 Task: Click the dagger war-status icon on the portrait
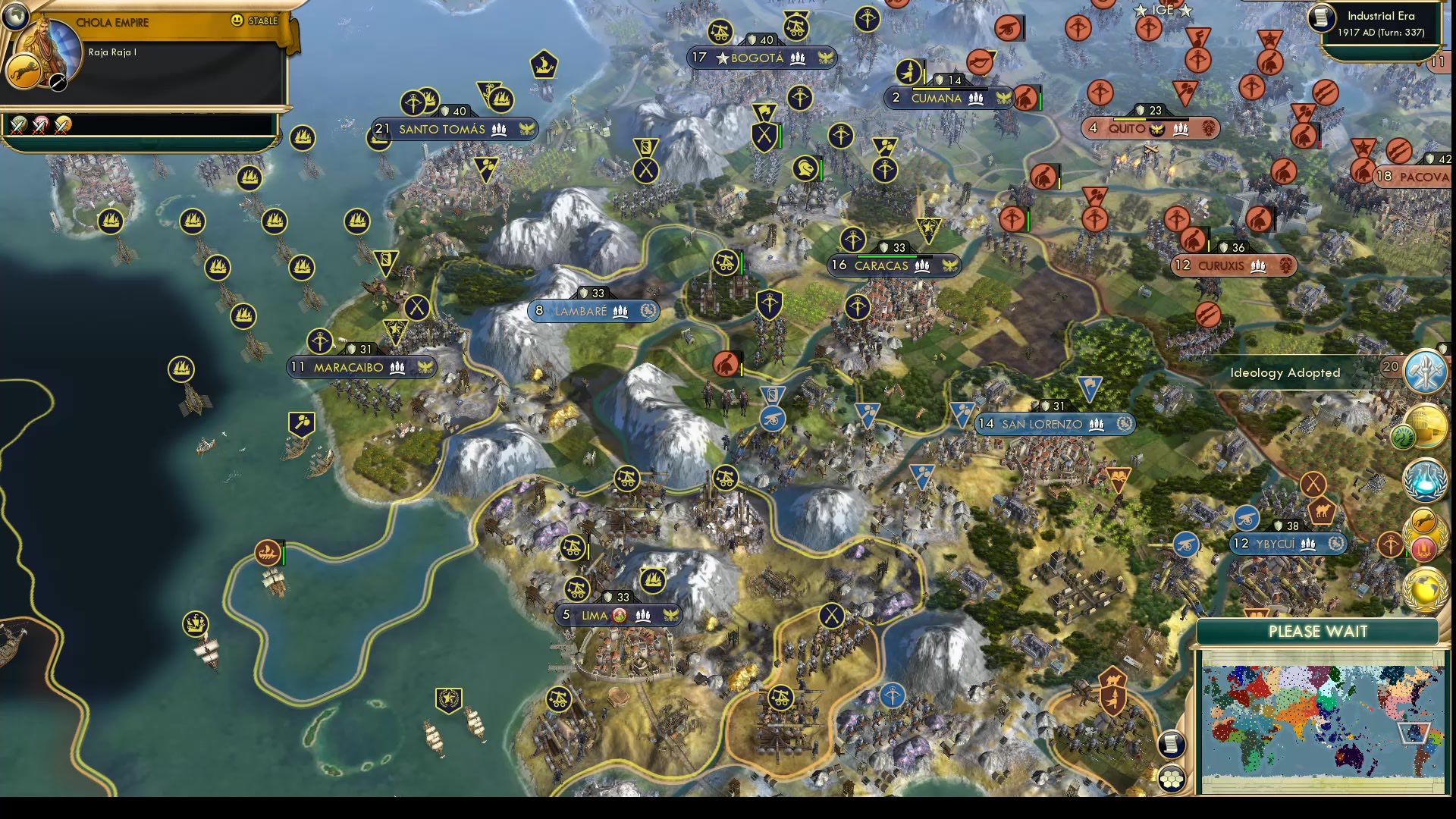[58, 83]
